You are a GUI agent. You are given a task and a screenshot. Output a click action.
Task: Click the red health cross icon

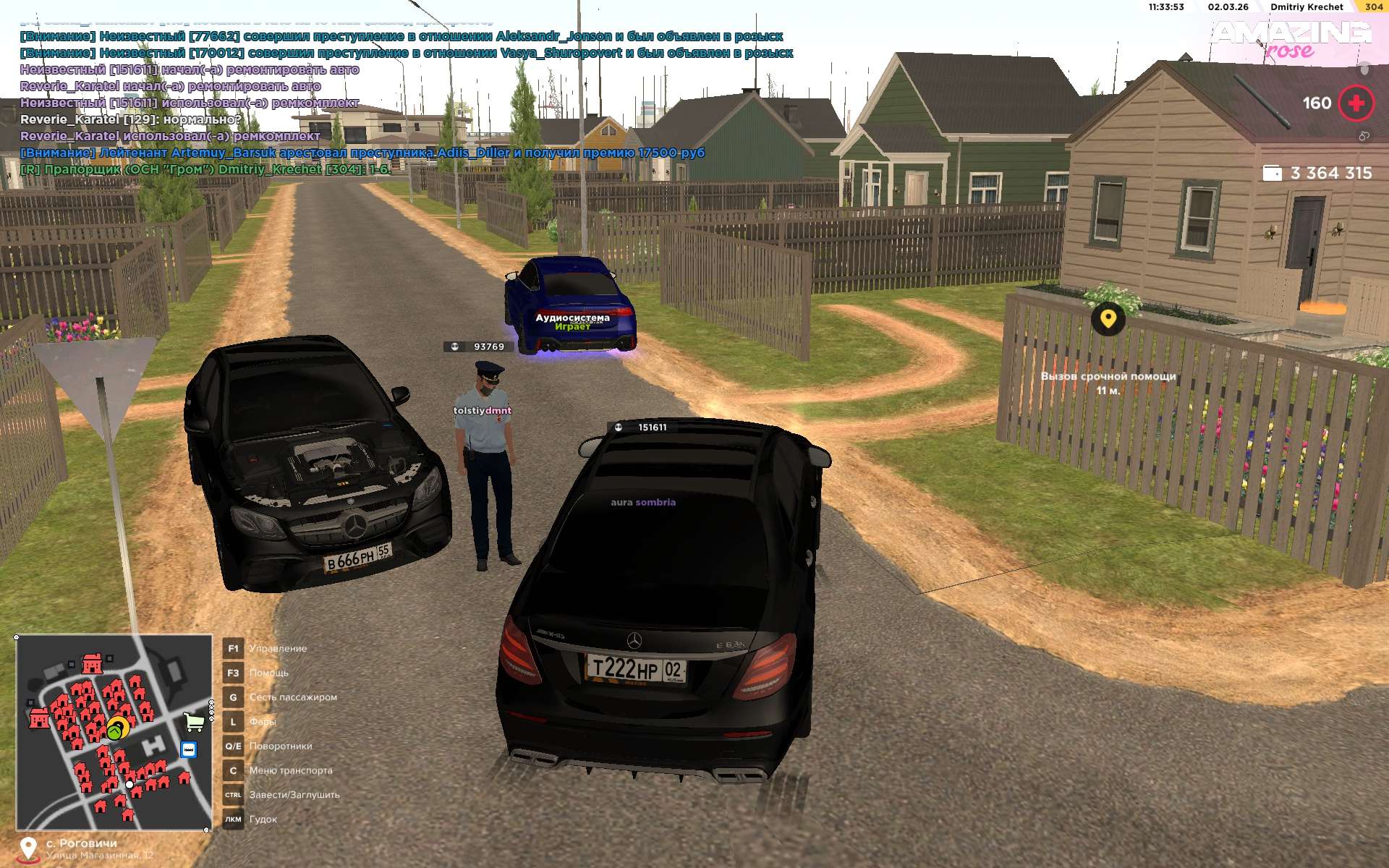(x=1356, y=103)
